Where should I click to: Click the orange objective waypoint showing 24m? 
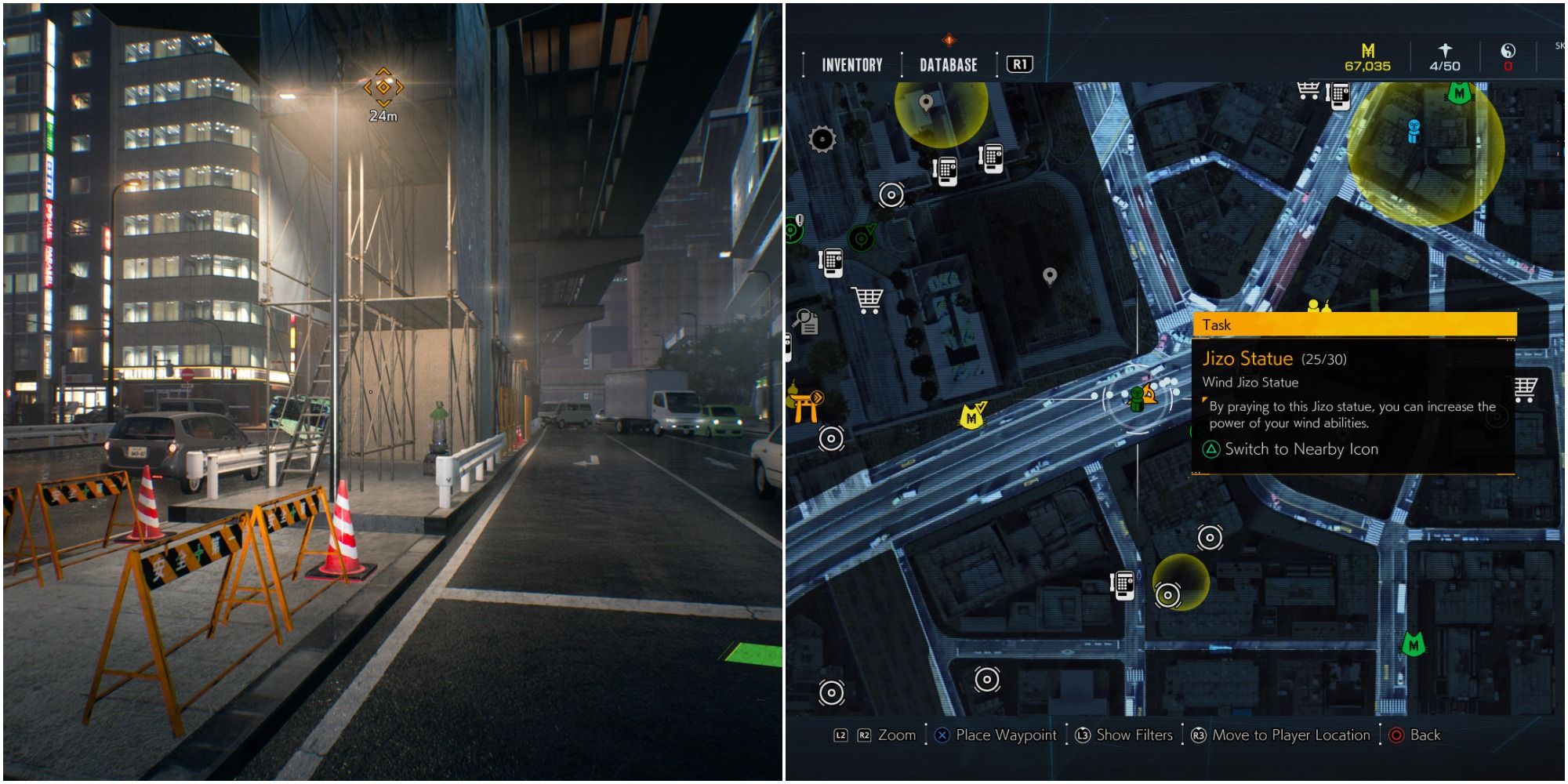383,87
